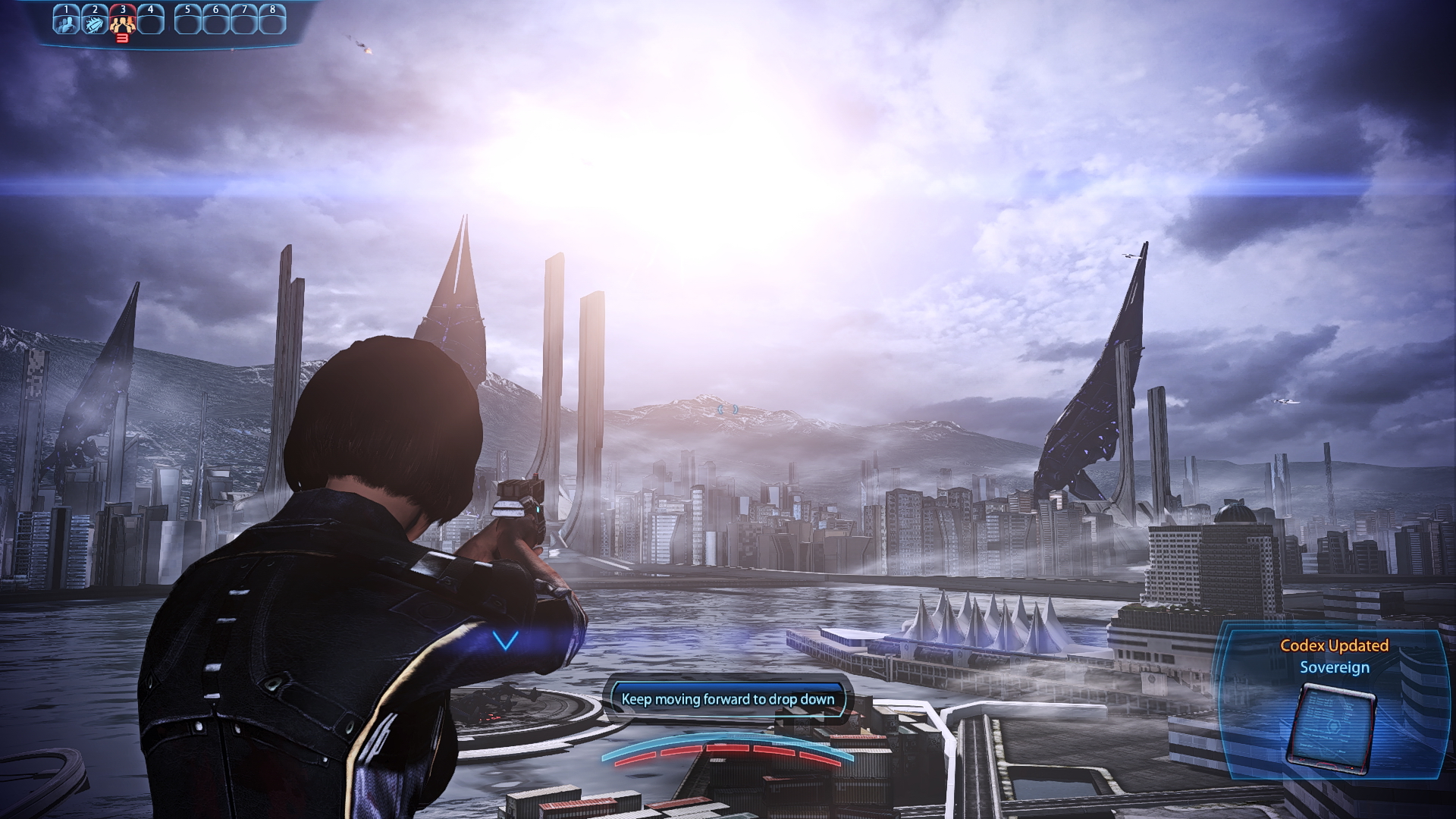Use the flaming grenade power in slot 2
This screenshot has height=819, width=1456.
[x=94, y=21]
